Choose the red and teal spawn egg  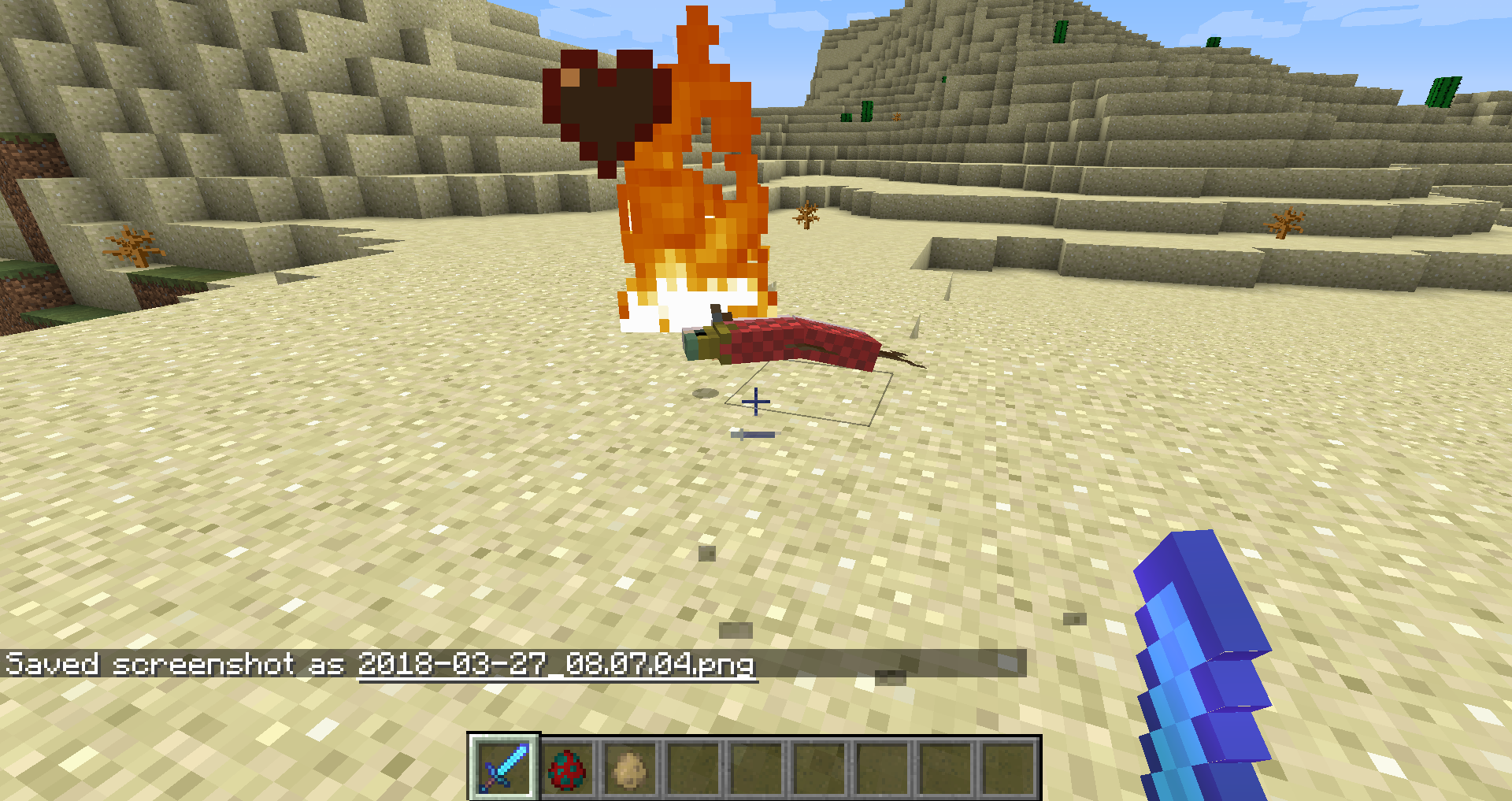pos(567,768)
